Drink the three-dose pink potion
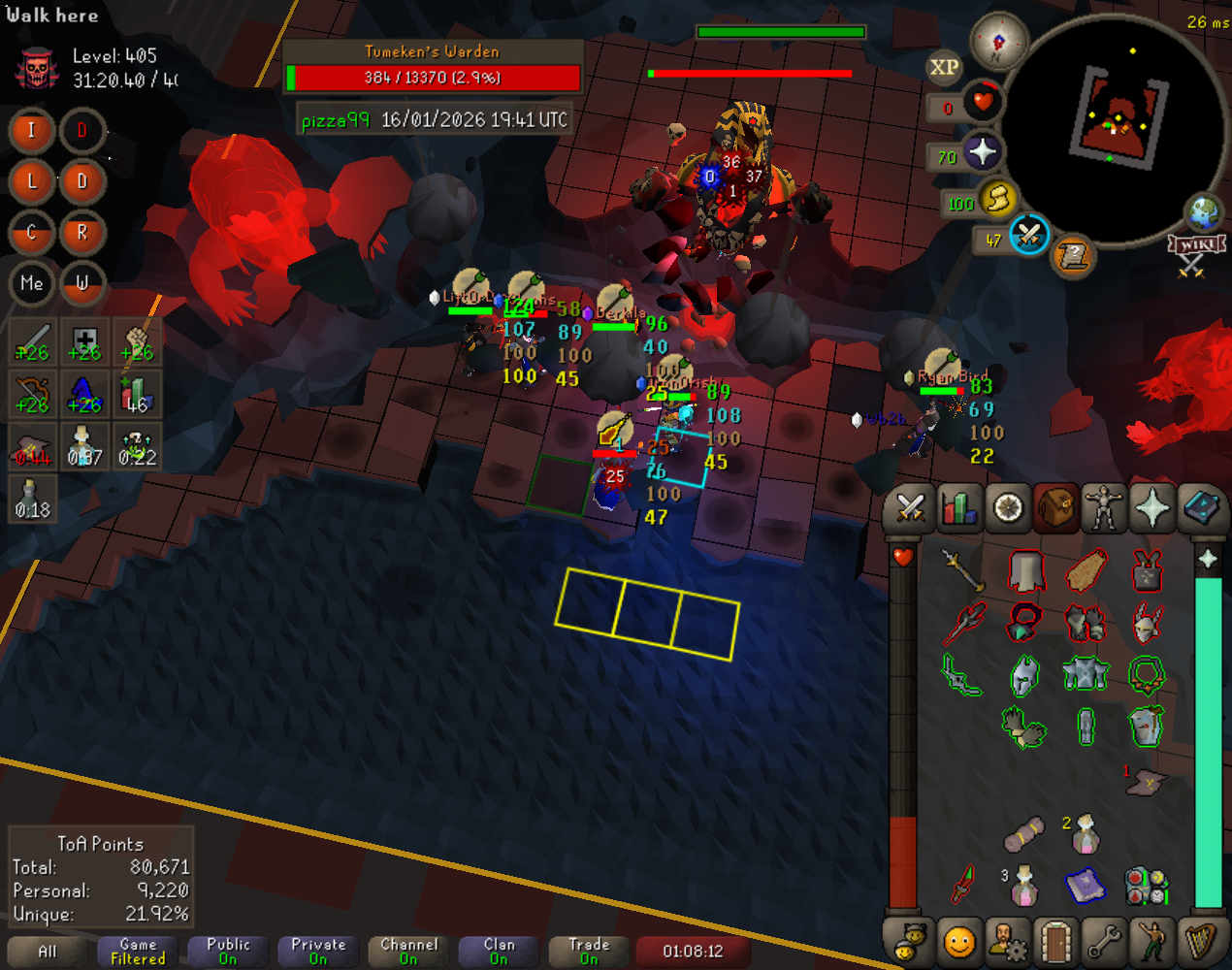 [1023, 886]
